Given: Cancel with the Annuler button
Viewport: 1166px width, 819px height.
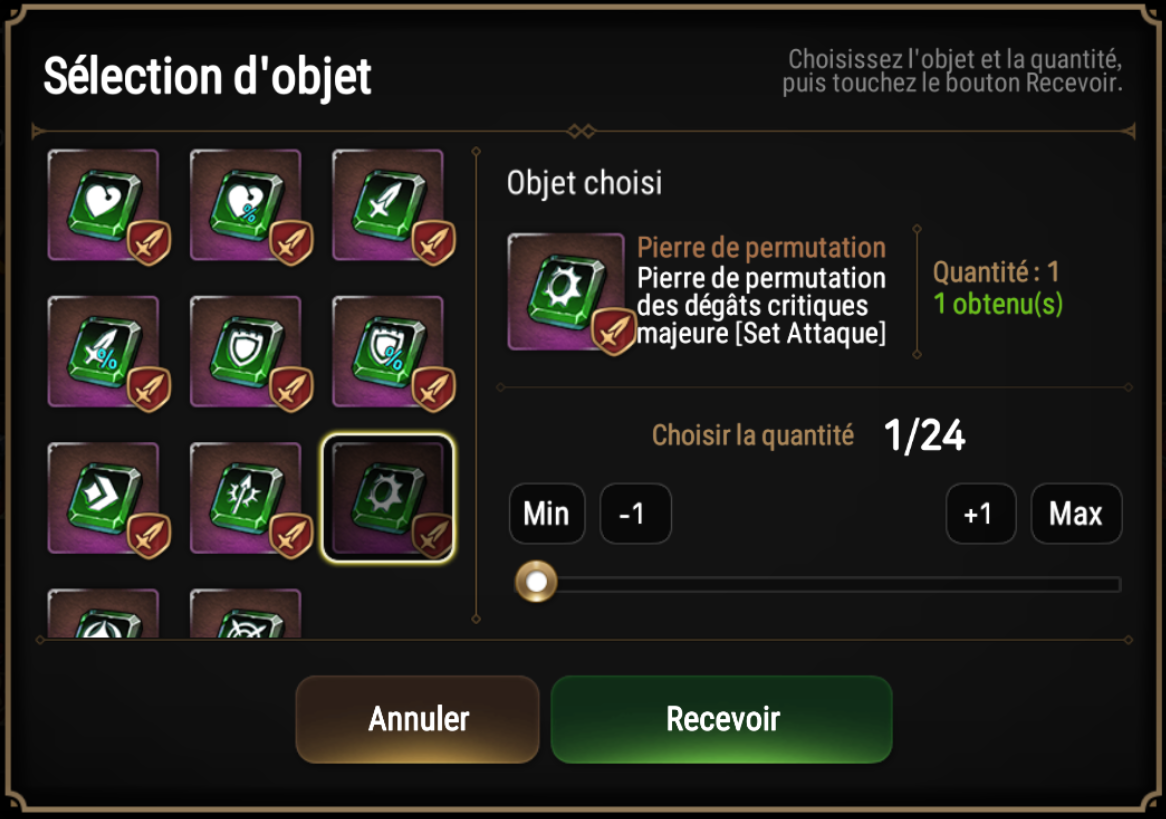Looking at the screenshot, I should (x=418, y=718).
